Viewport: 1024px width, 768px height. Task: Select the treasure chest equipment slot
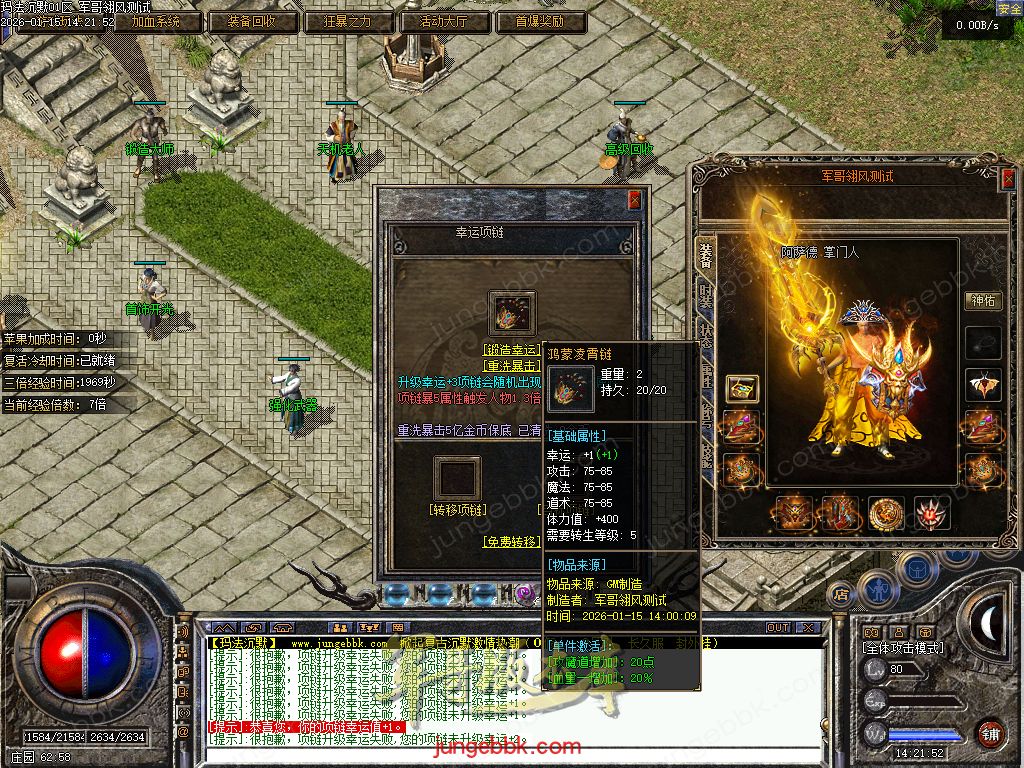pos(741,388)
